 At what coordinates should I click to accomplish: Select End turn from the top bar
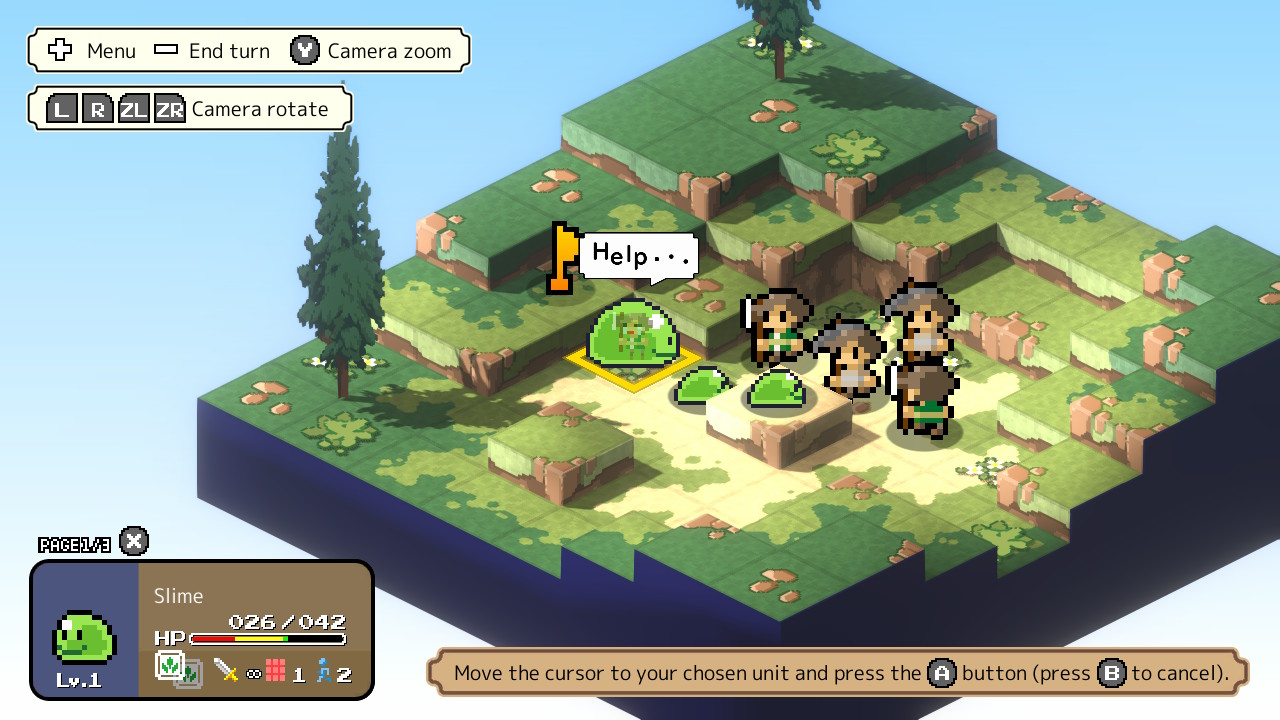230,50
